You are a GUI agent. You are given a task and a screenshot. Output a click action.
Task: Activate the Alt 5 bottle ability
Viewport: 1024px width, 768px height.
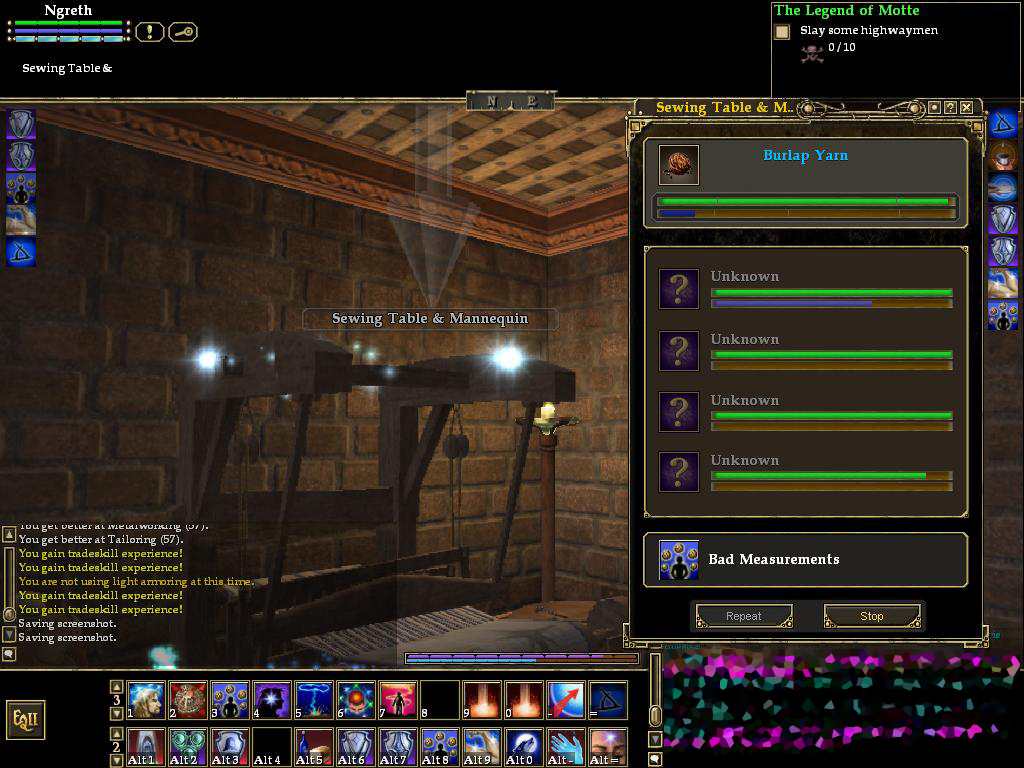click(x=314, y=747)
